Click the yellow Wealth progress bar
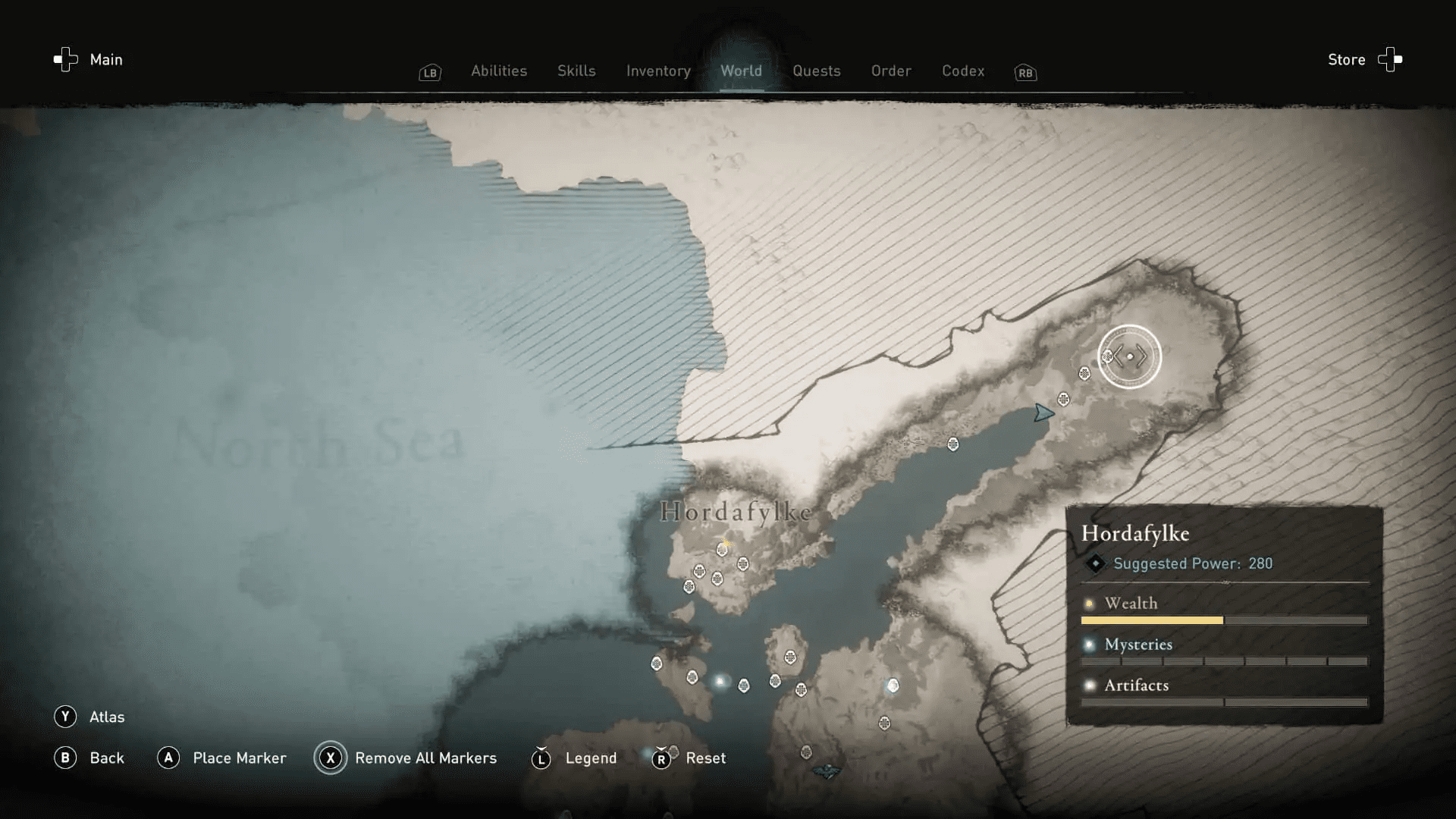This screenshot has height=819, width=1456. [1153, 620]
